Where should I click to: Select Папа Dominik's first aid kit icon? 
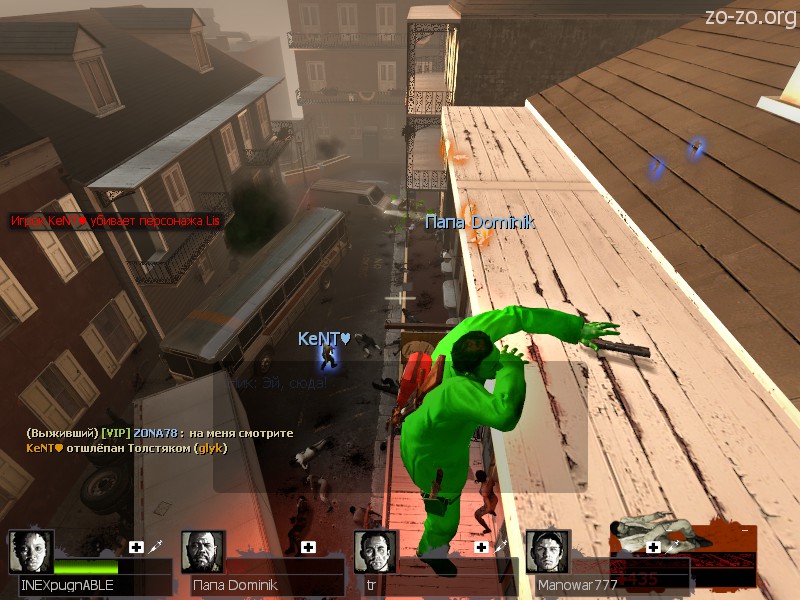[x=309, y=547]
